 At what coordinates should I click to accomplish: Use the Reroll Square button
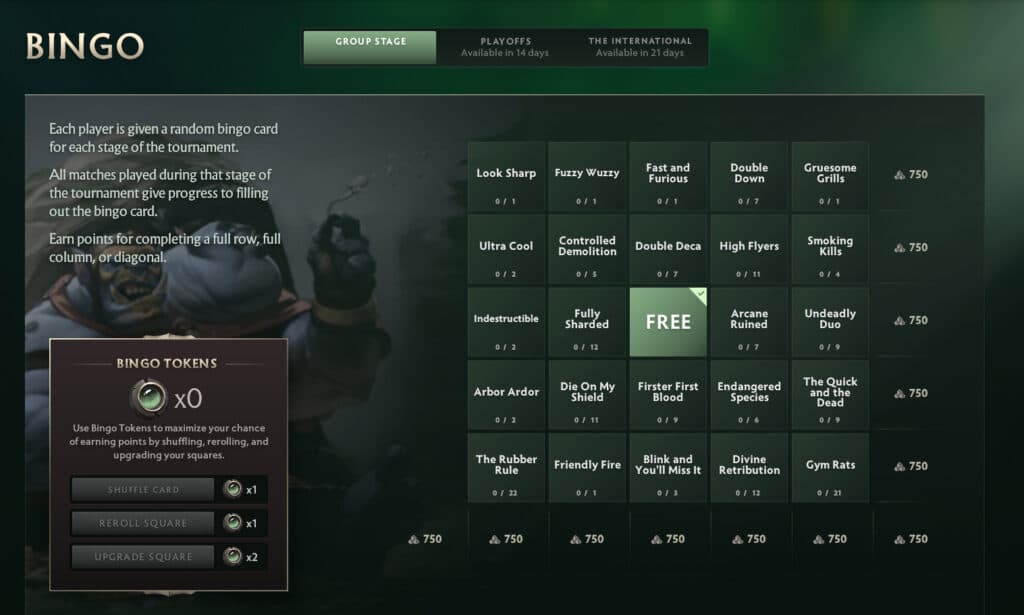click(143, 523)
